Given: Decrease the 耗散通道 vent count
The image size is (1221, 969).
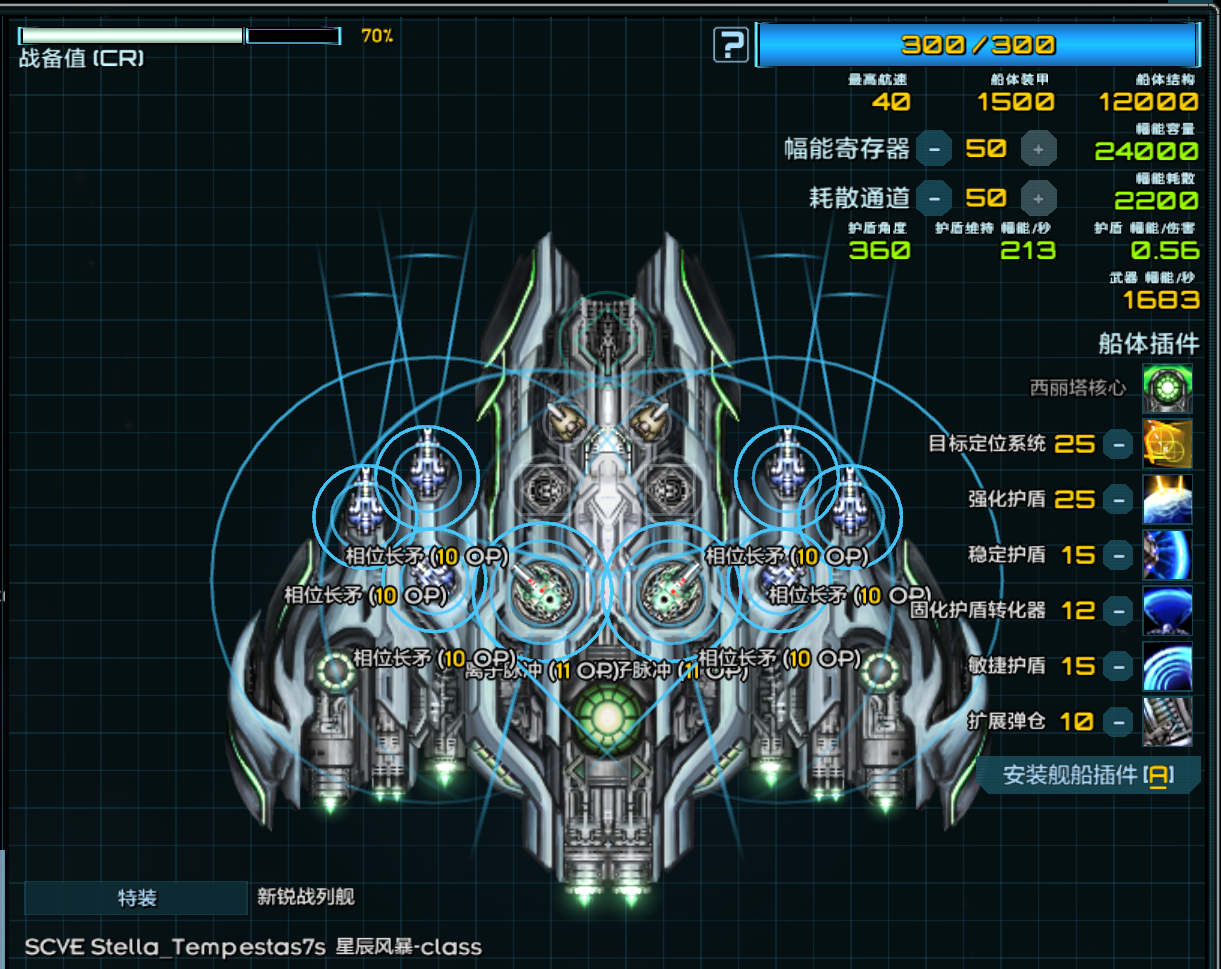Looking at the screenshot, I should [934, 197].
